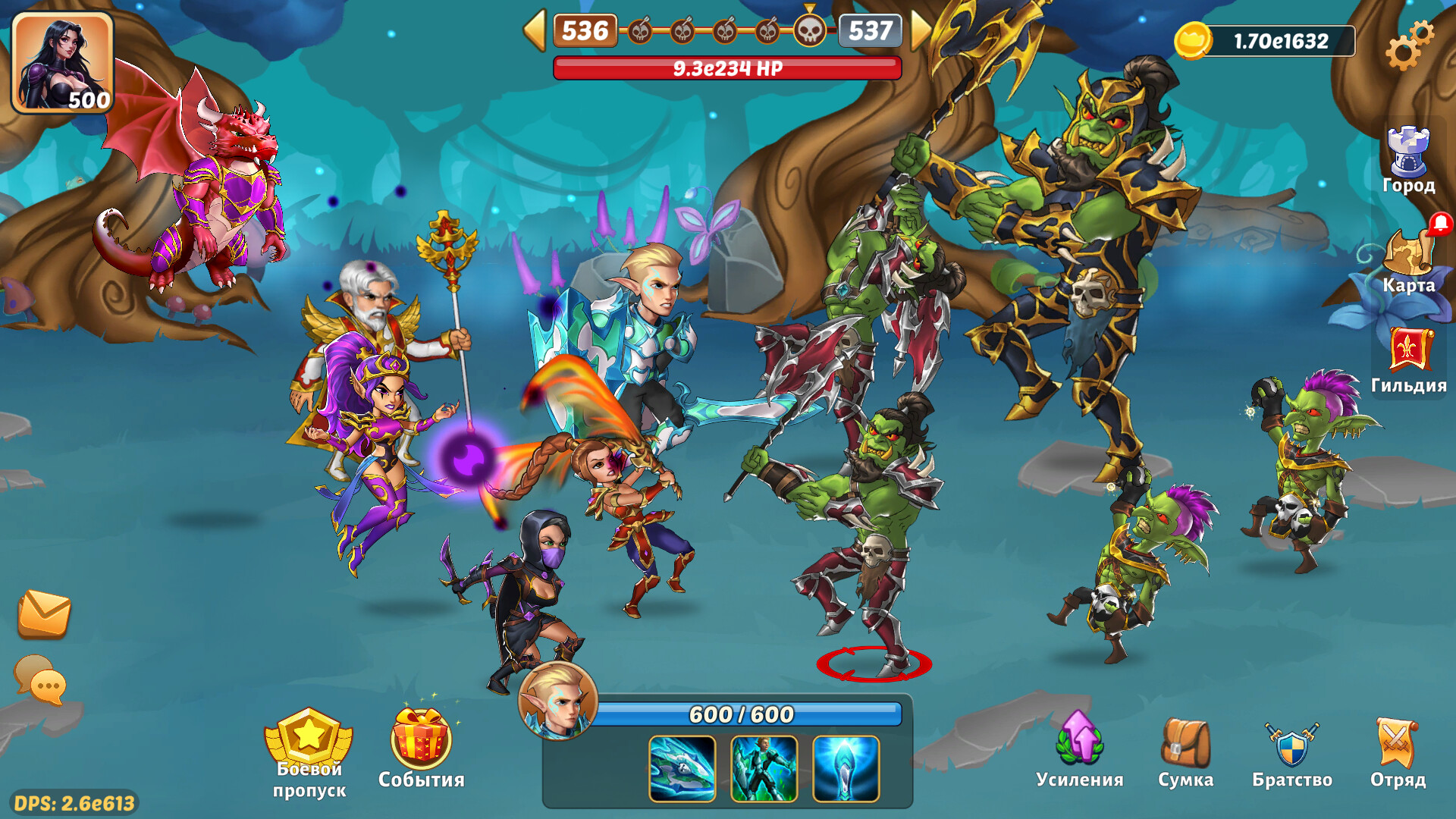Open the Усиления upgrades menu
The height and width of the screenshot is (819, 1456).
1079,752
